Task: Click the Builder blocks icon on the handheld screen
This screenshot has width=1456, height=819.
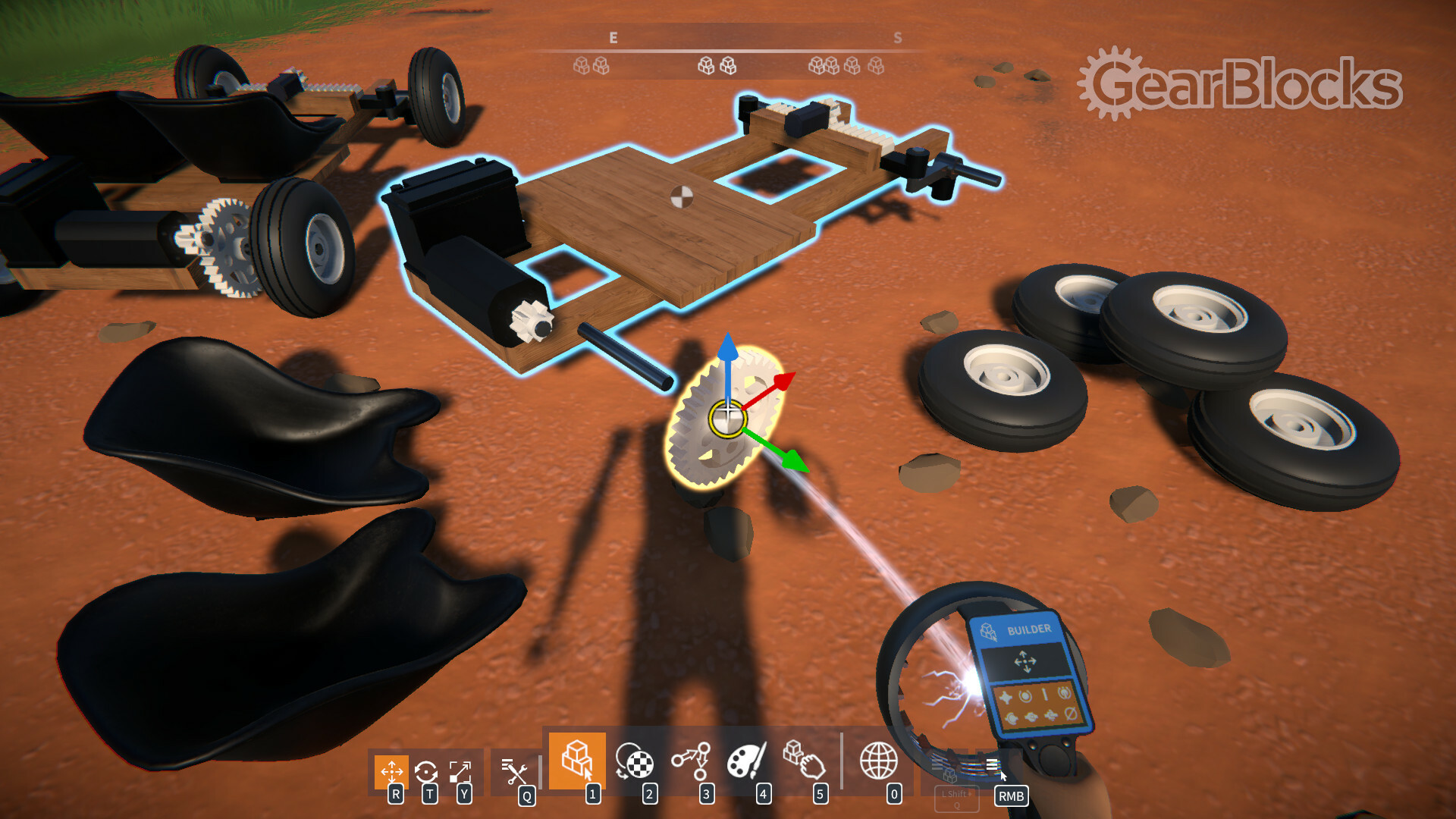Action: coord(987,631)
